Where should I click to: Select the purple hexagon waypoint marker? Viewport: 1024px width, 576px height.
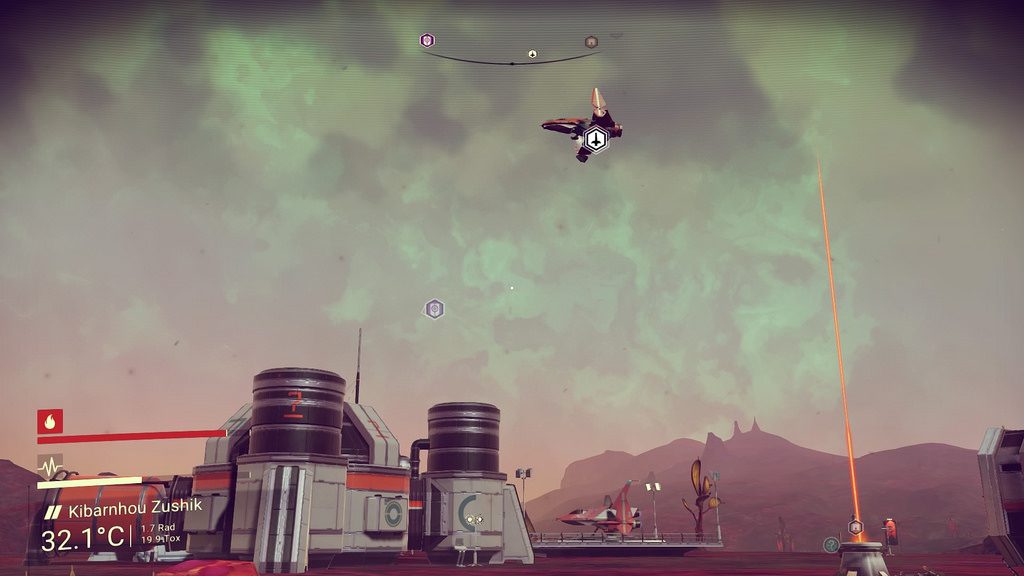pos(434,309)
